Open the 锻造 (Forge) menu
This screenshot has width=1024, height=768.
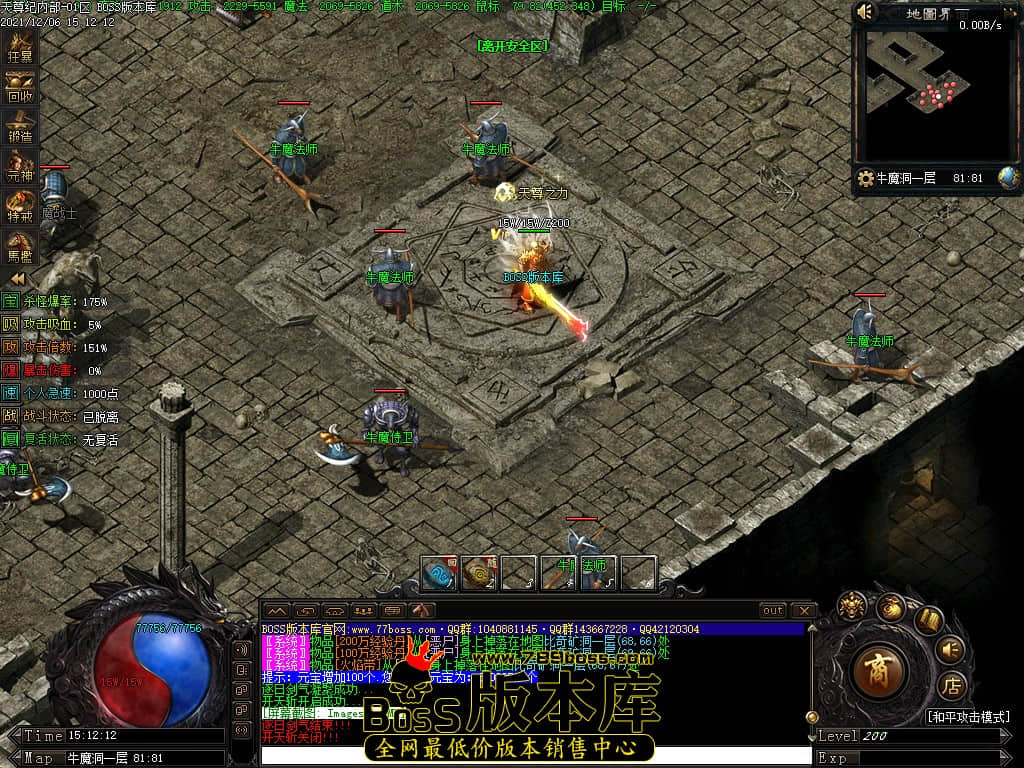(20, 126)
